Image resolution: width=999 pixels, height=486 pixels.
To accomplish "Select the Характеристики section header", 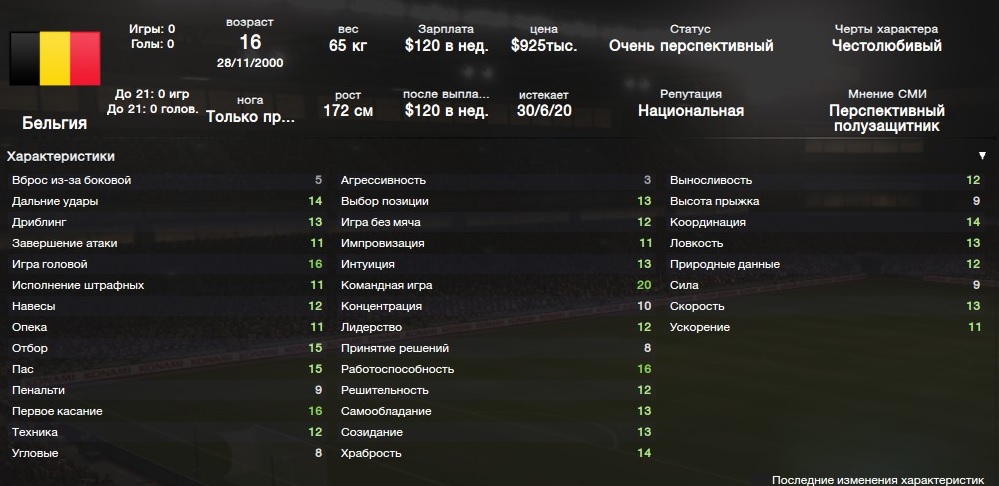I will [x=61, y=156].
